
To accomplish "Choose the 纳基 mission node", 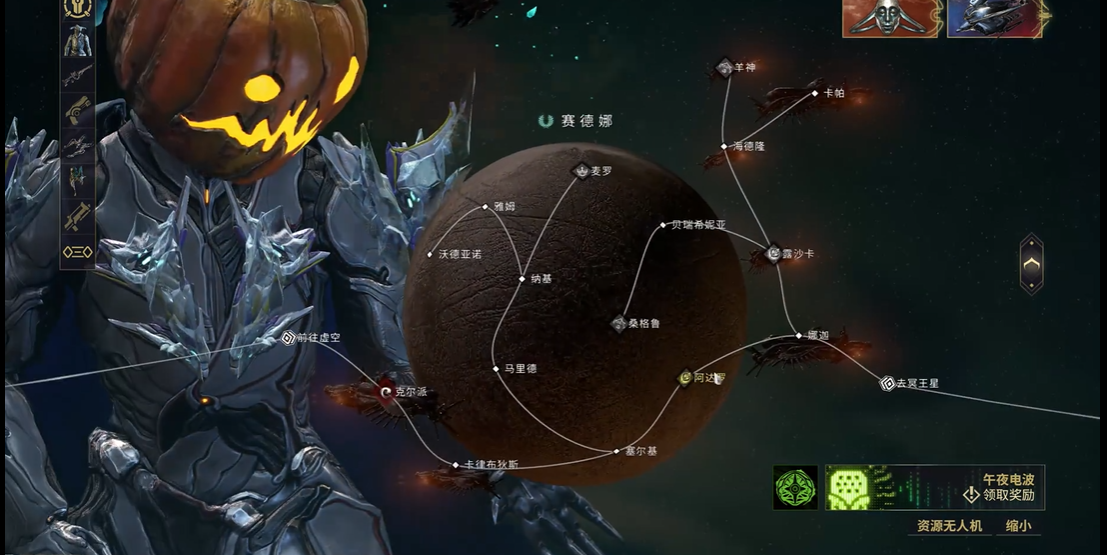I will pyautogui.click(x=522, y=279).
